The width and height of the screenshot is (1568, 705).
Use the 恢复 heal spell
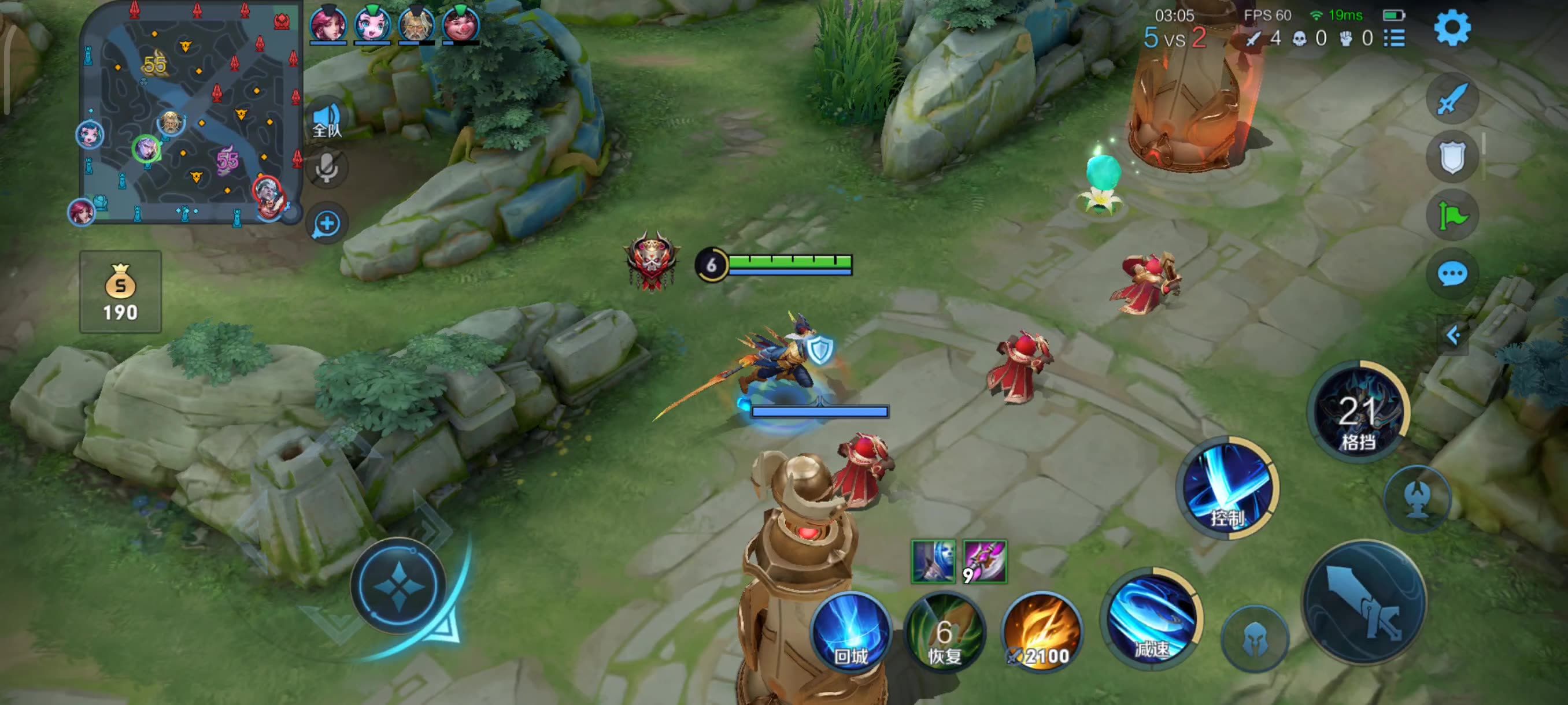945,633
